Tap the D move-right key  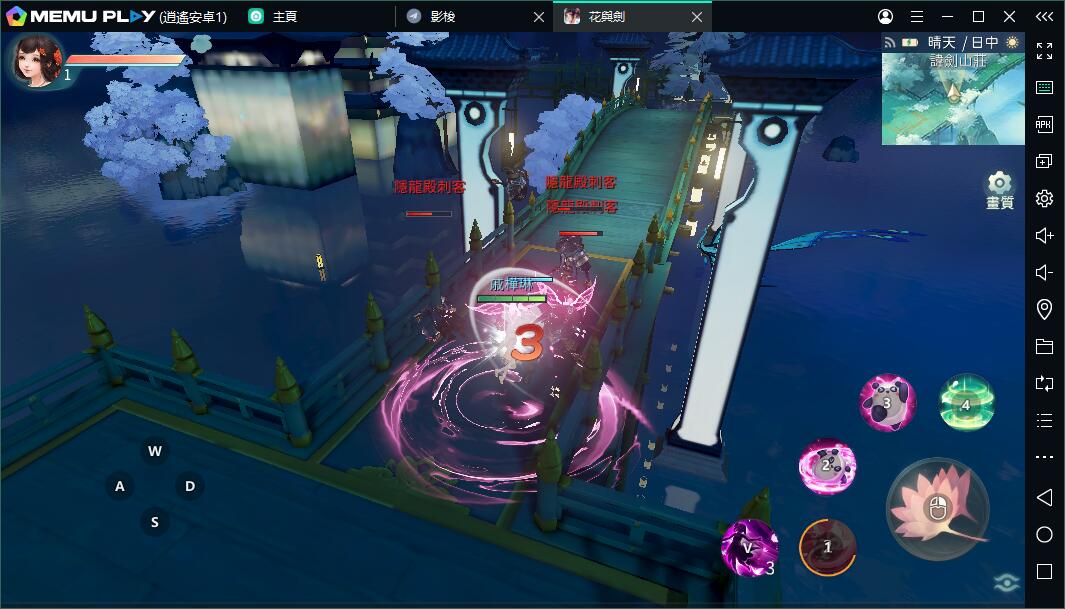(189, 486)
